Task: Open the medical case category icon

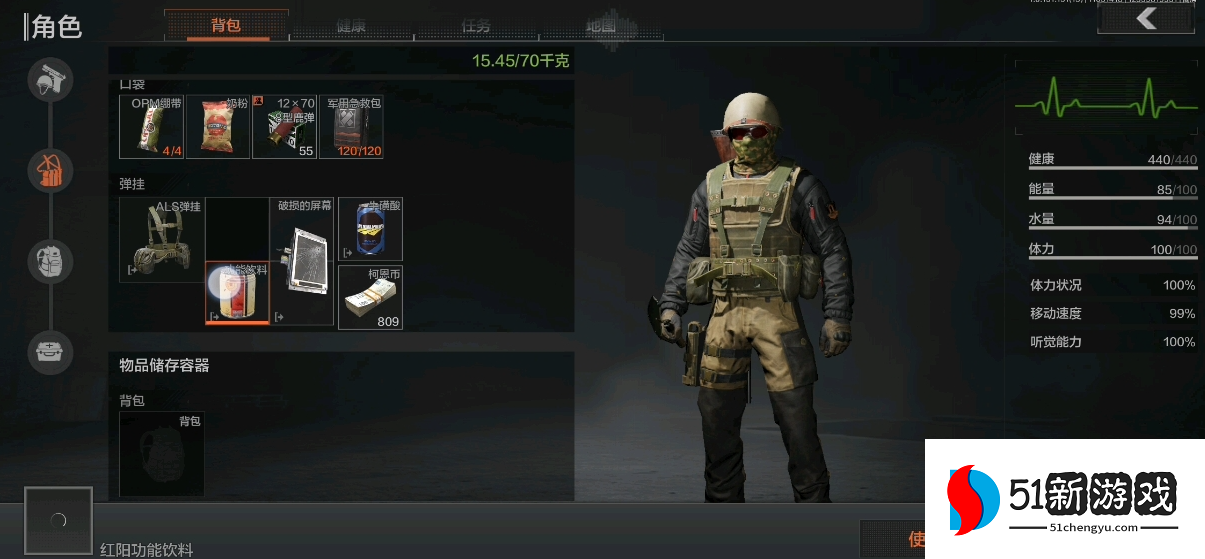Action: pyautogui.click(x=50, y=351)
